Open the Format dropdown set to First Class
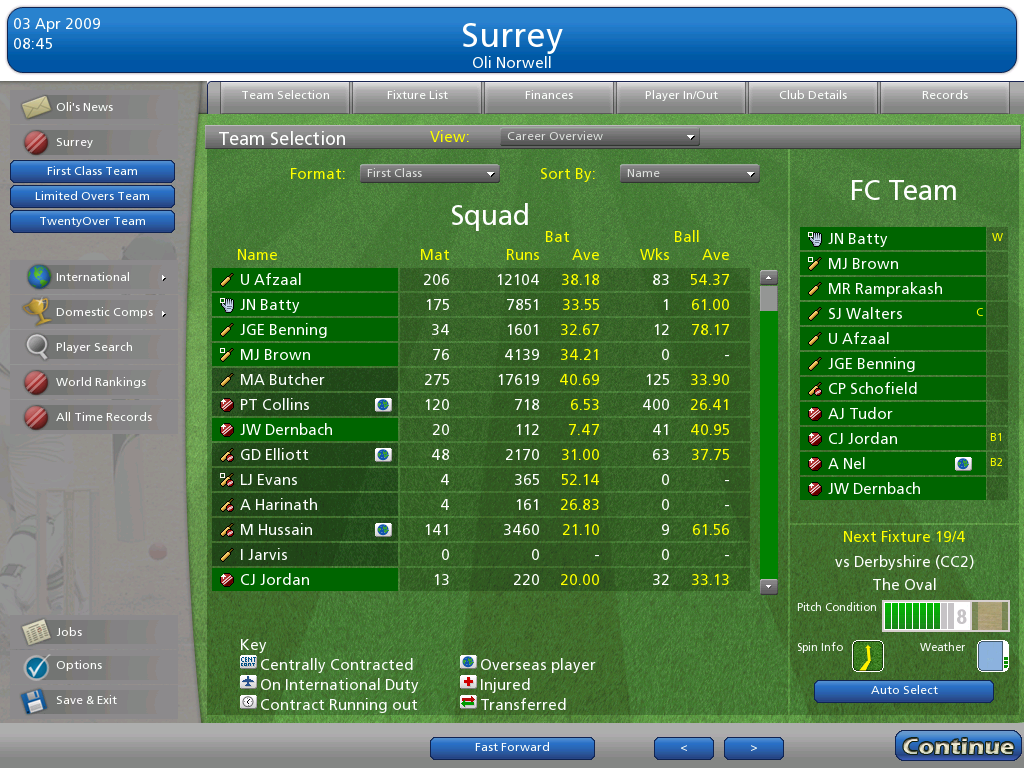The width and height of the screenshot is (1024, 768). (429, 174)
